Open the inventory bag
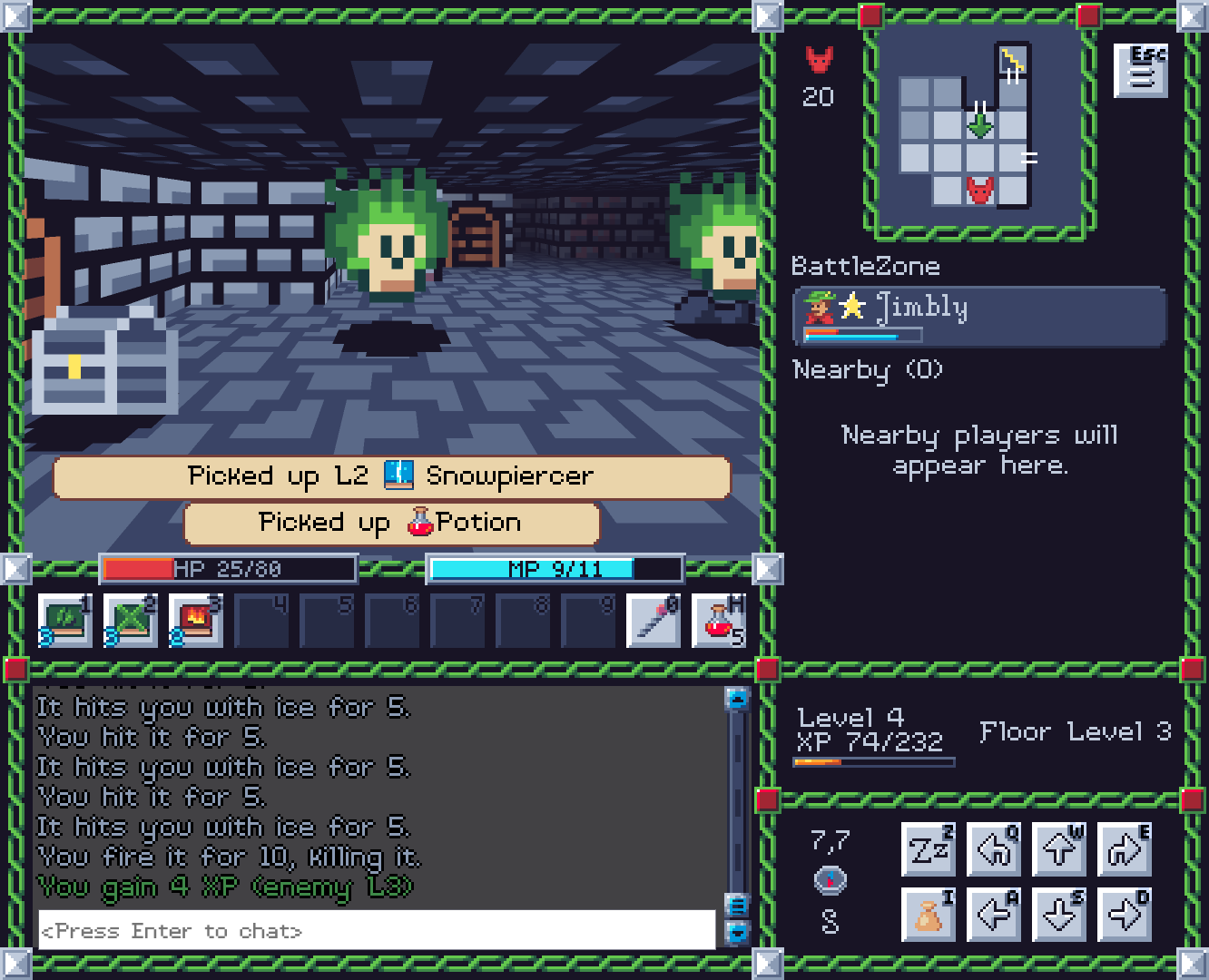1209x980 pixels. pos(929,915)
